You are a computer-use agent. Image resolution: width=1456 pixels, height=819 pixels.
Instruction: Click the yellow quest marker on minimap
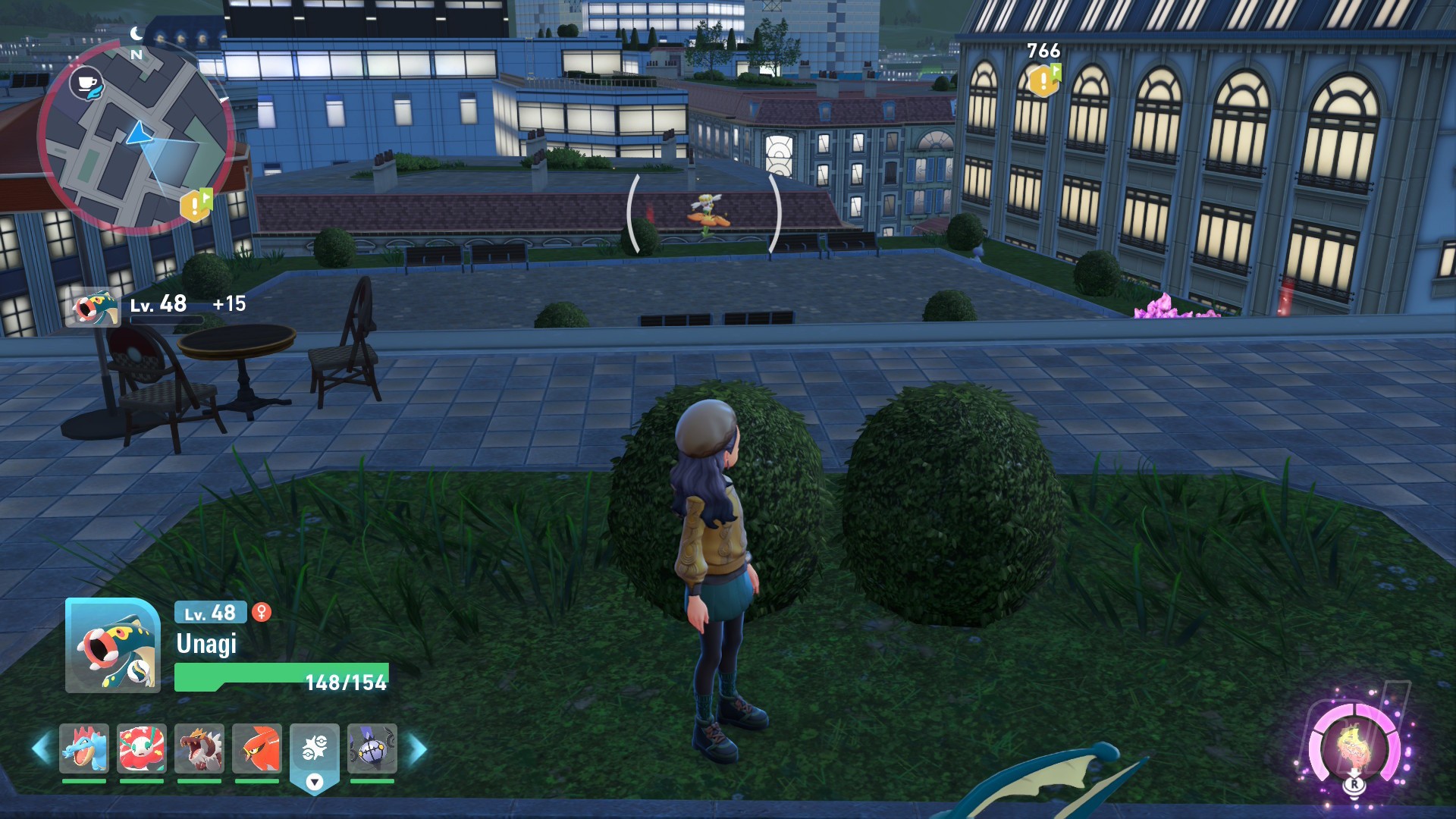point(195,205)
